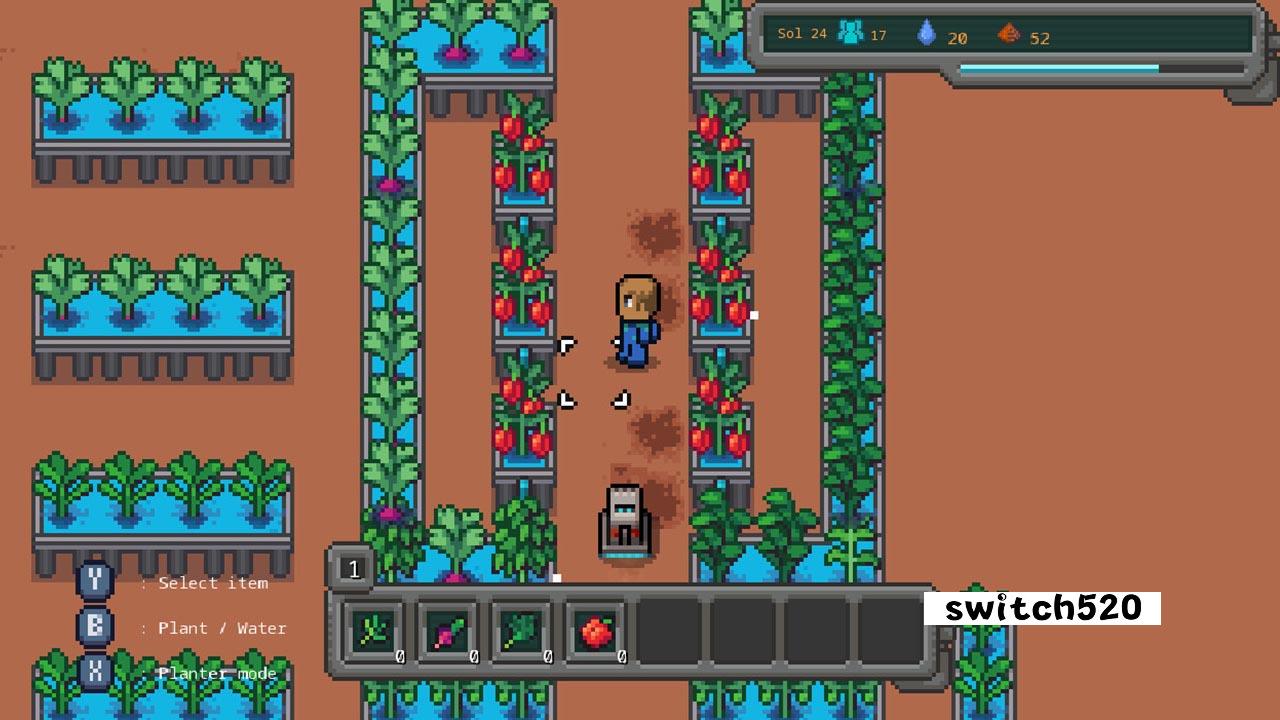The height and width of the screenshot is (720, 1280).
Task: Click the Sol 24 day counter
Action: pyautogui.click(x=800, y=32)
